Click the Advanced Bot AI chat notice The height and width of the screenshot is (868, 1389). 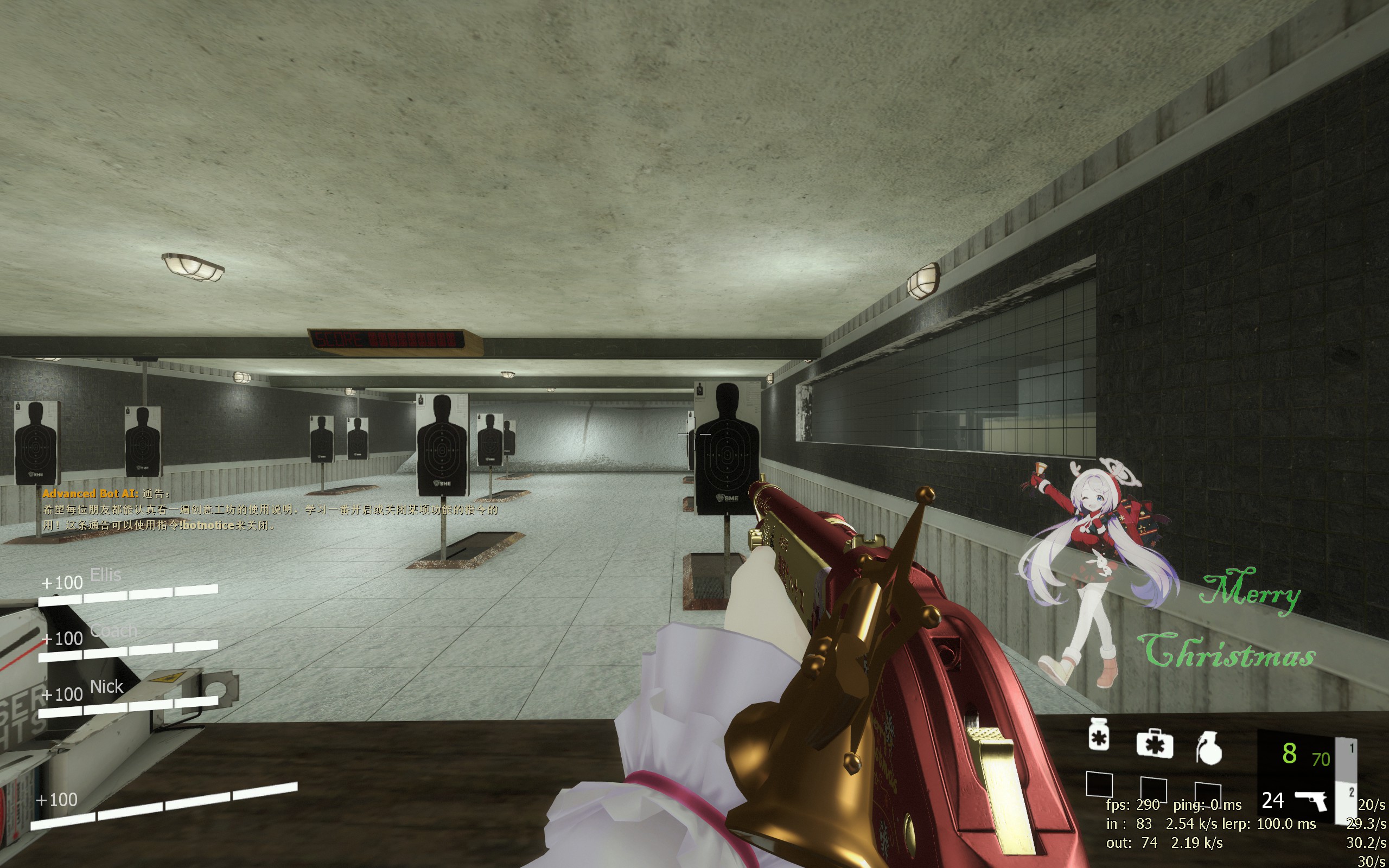pyautogui.click(x=270, y=509)
